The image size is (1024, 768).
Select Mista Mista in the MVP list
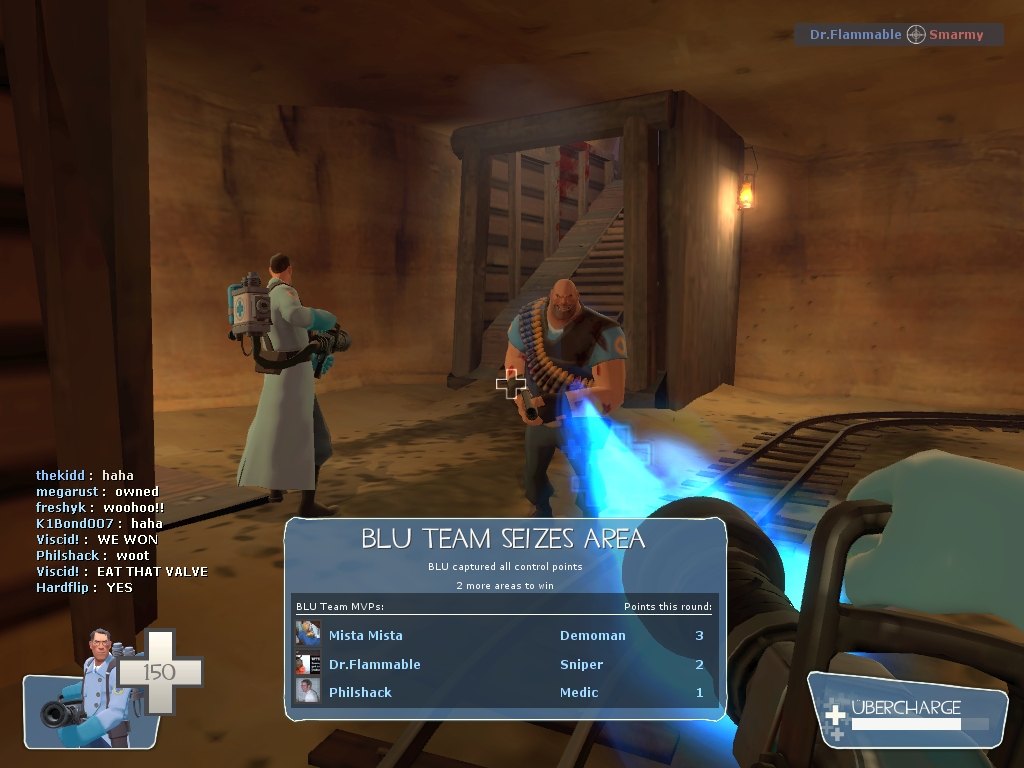[x=366, y=635]
